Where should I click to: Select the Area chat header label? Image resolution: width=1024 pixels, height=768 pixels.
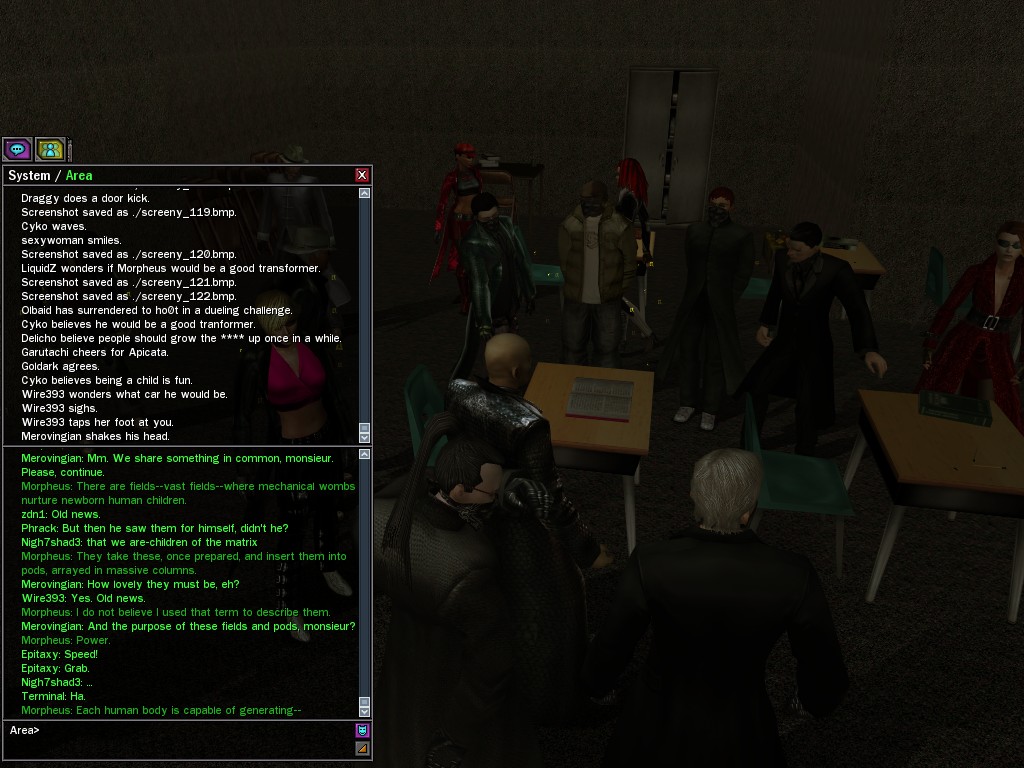[79, 176]
